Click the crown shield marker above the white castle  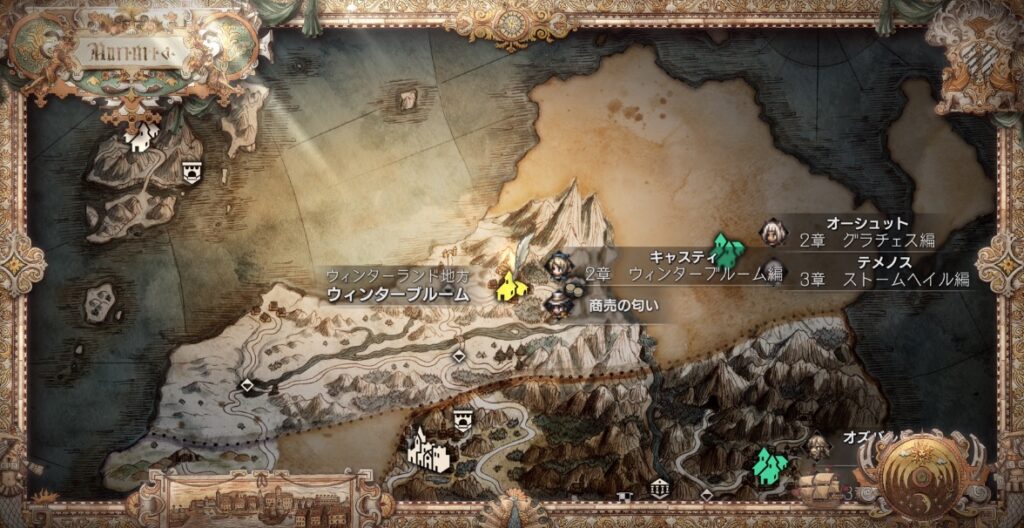tap(463, 420)
